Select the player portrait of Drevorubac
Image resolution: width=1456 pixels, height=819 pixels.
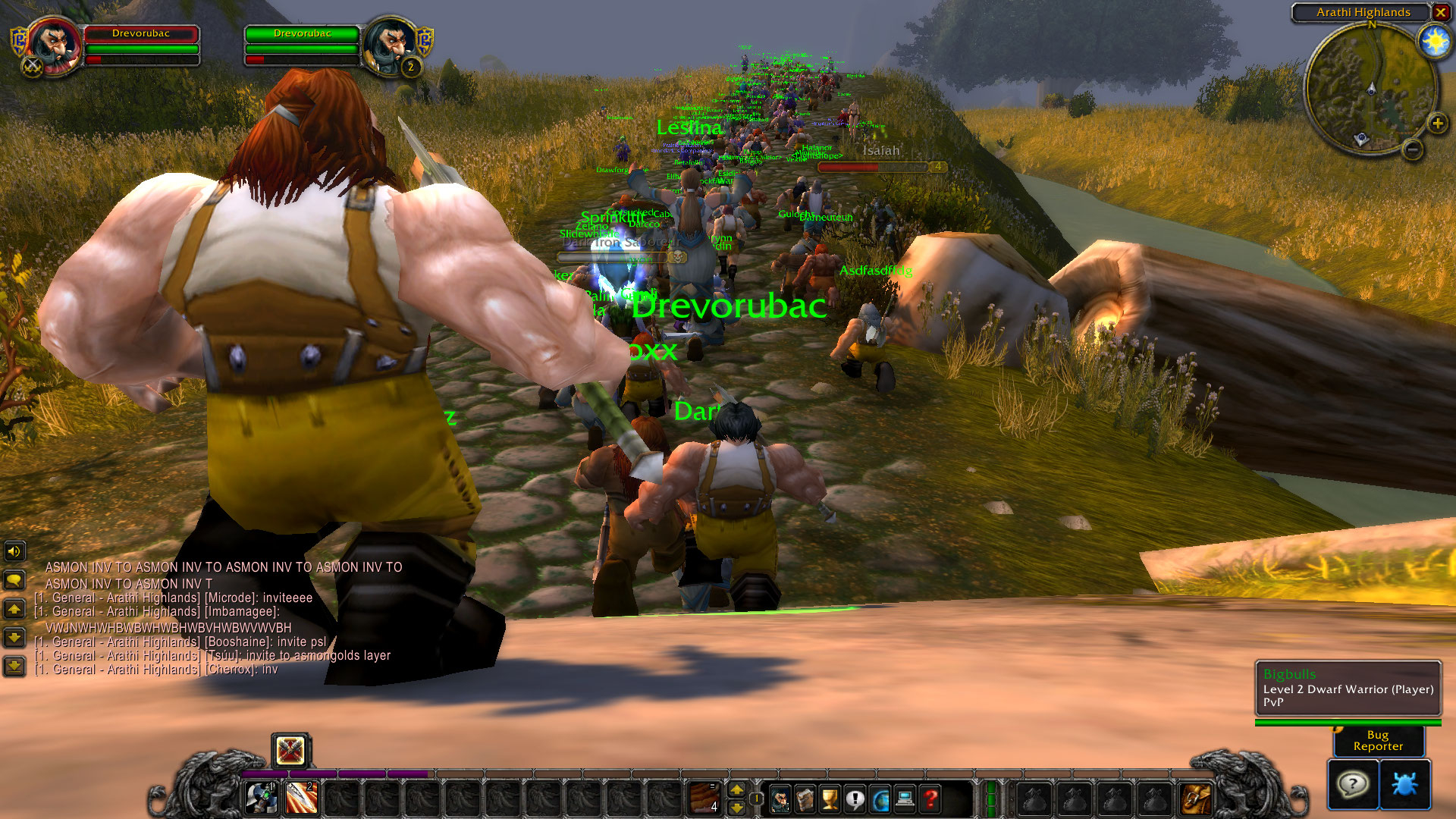coord(54,46)
